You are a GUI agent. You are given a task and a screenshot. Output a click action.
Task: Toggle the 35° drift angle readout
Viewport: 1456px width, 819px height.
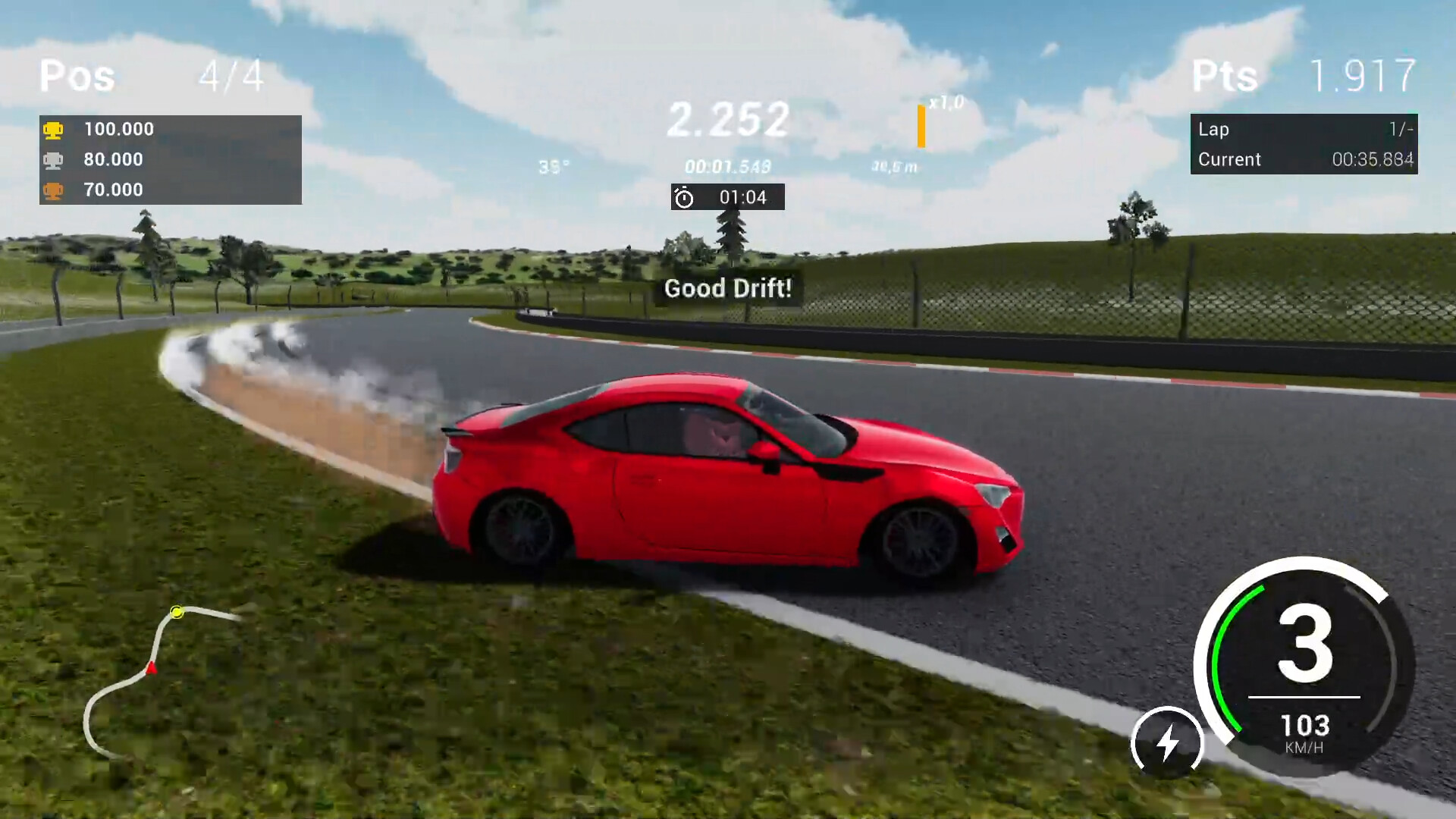point(554,165)
